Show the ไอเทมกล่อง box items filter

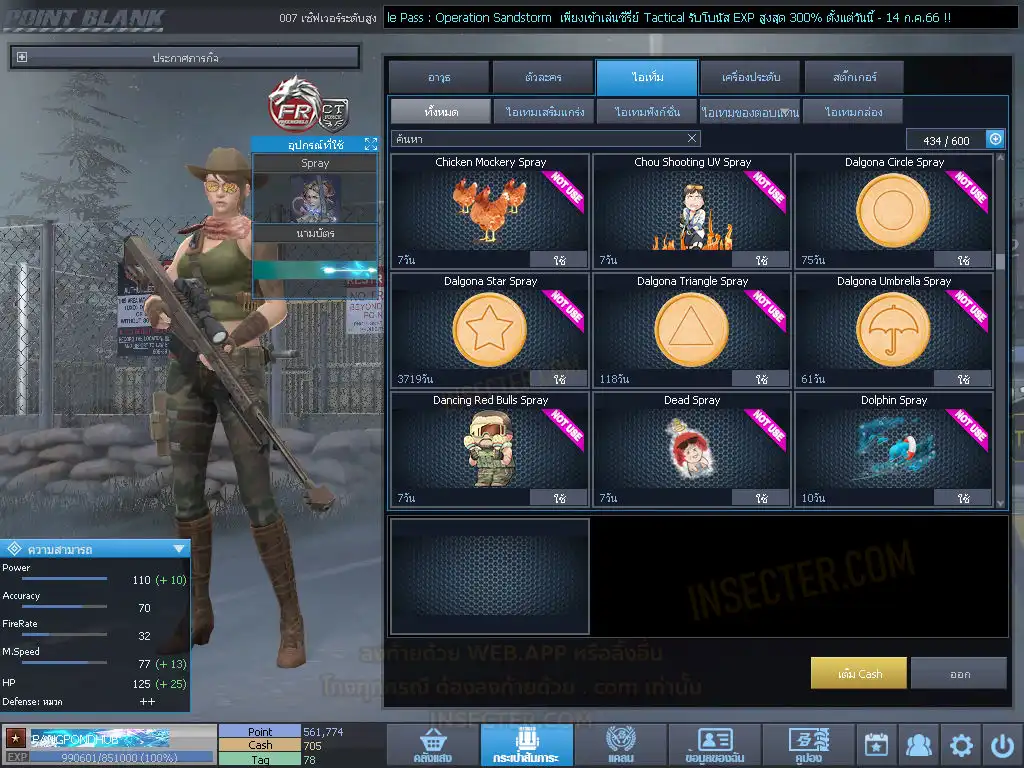pos(853,112)
